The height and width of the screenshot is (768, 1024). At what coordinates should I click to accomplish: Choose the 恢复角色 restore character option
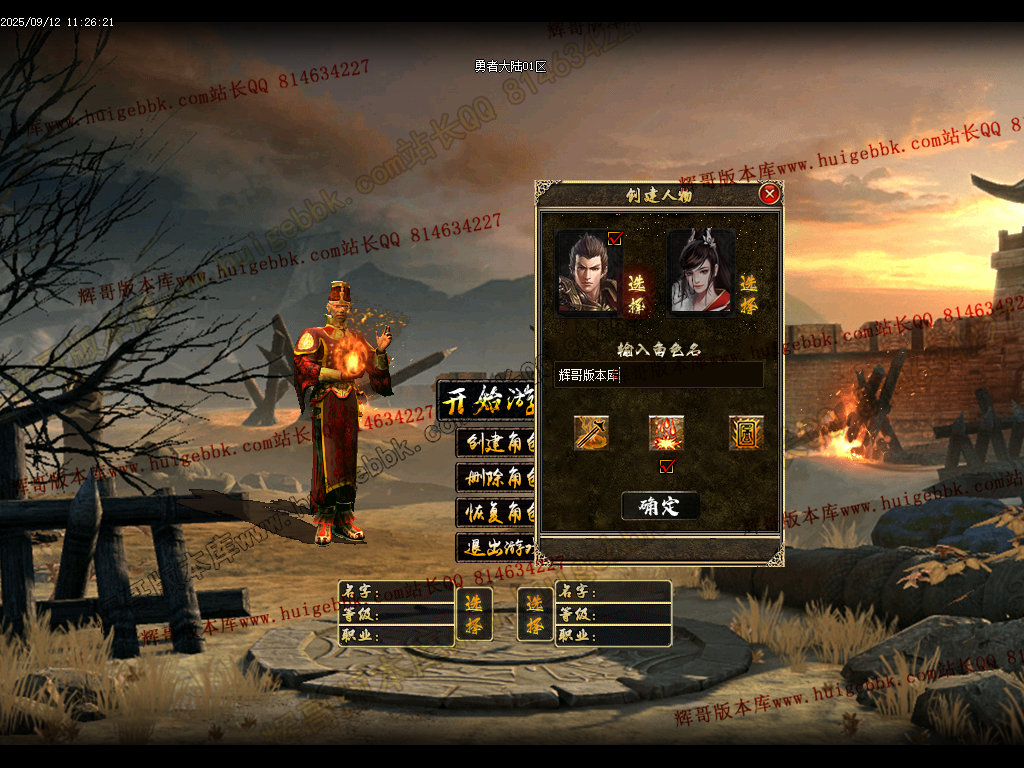tap(496, 513)
